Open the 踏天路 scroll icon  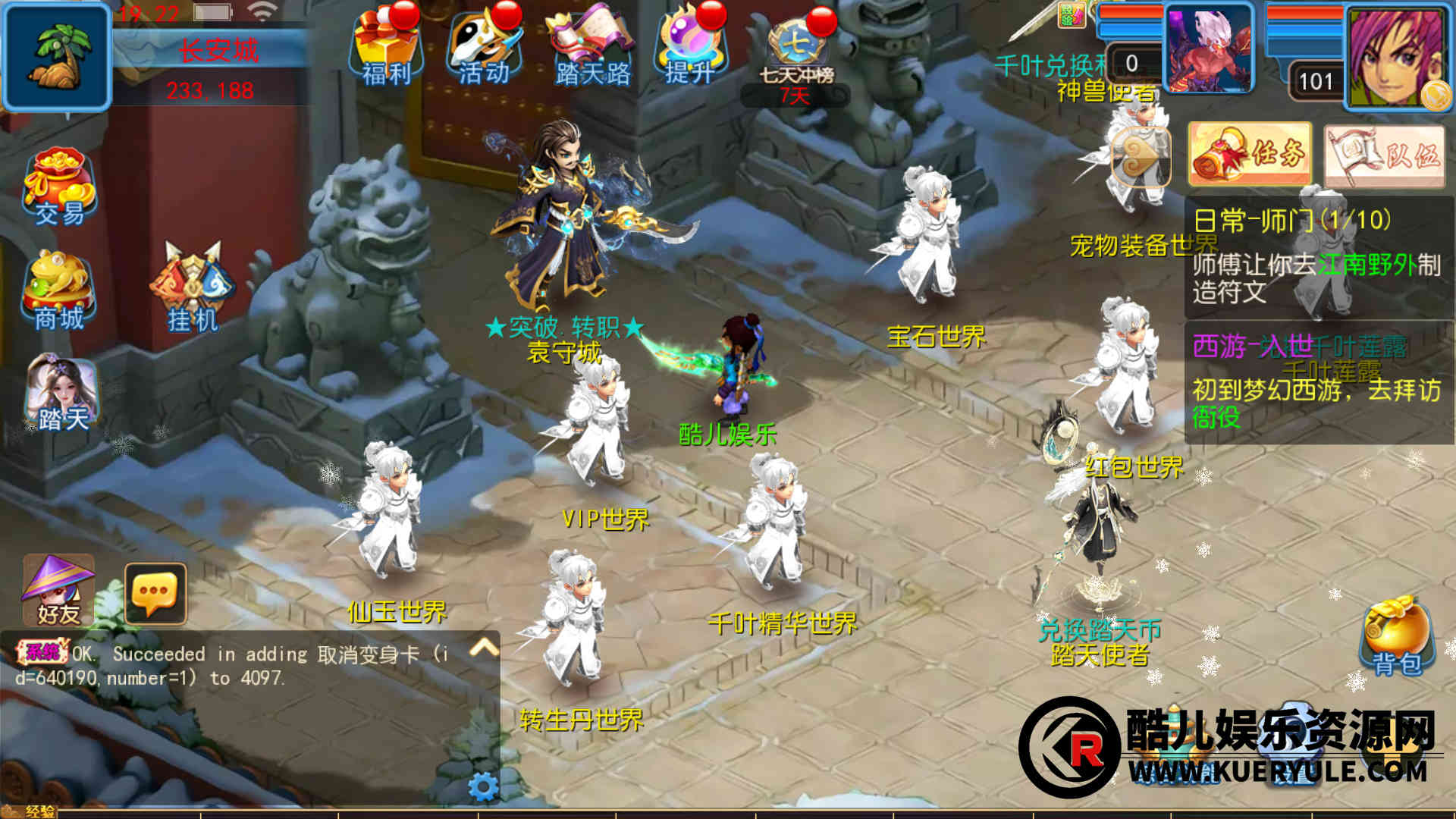(591, 47)
